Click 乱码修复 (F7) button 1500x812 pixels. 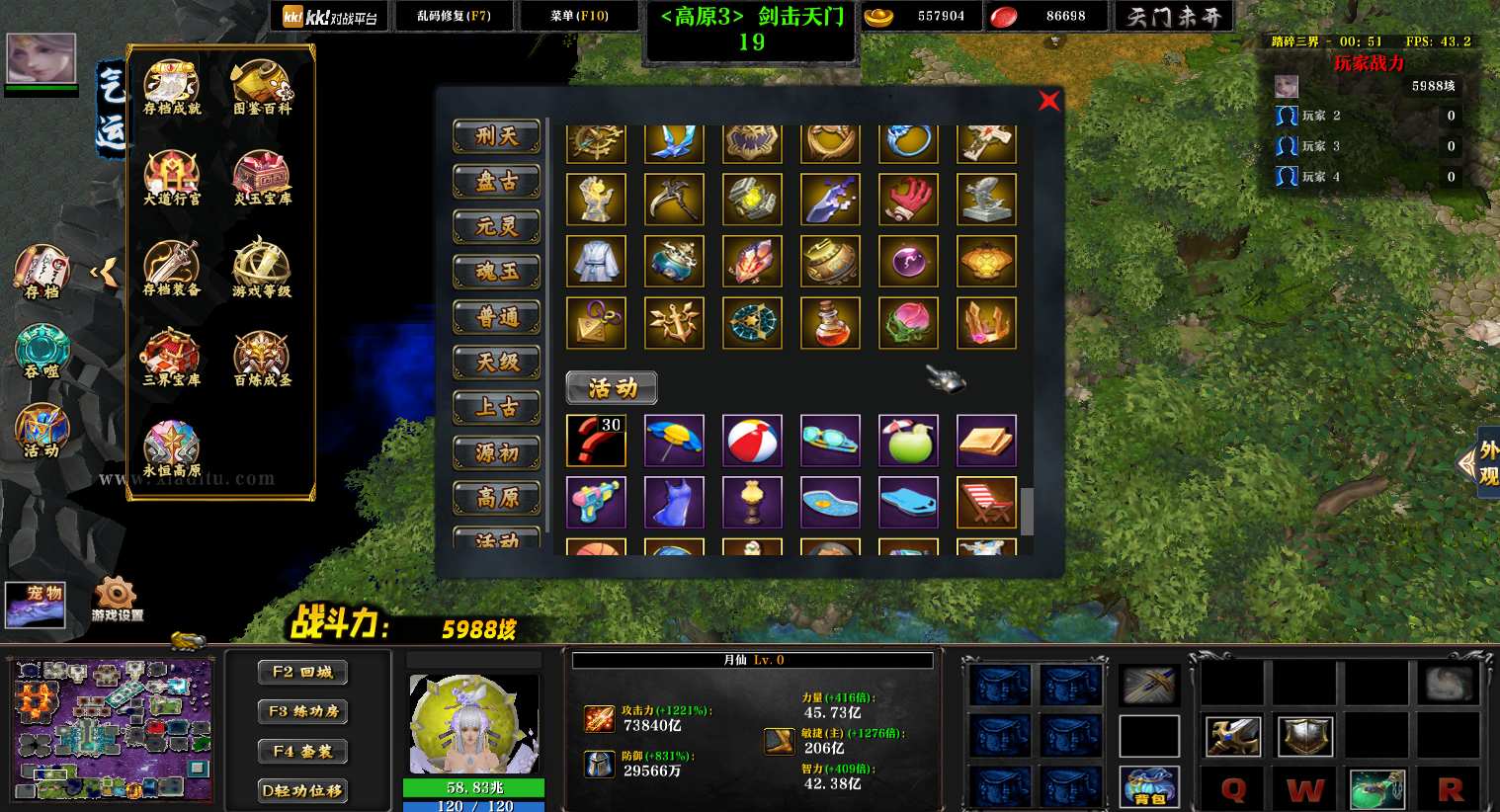[x=454, y=16]
